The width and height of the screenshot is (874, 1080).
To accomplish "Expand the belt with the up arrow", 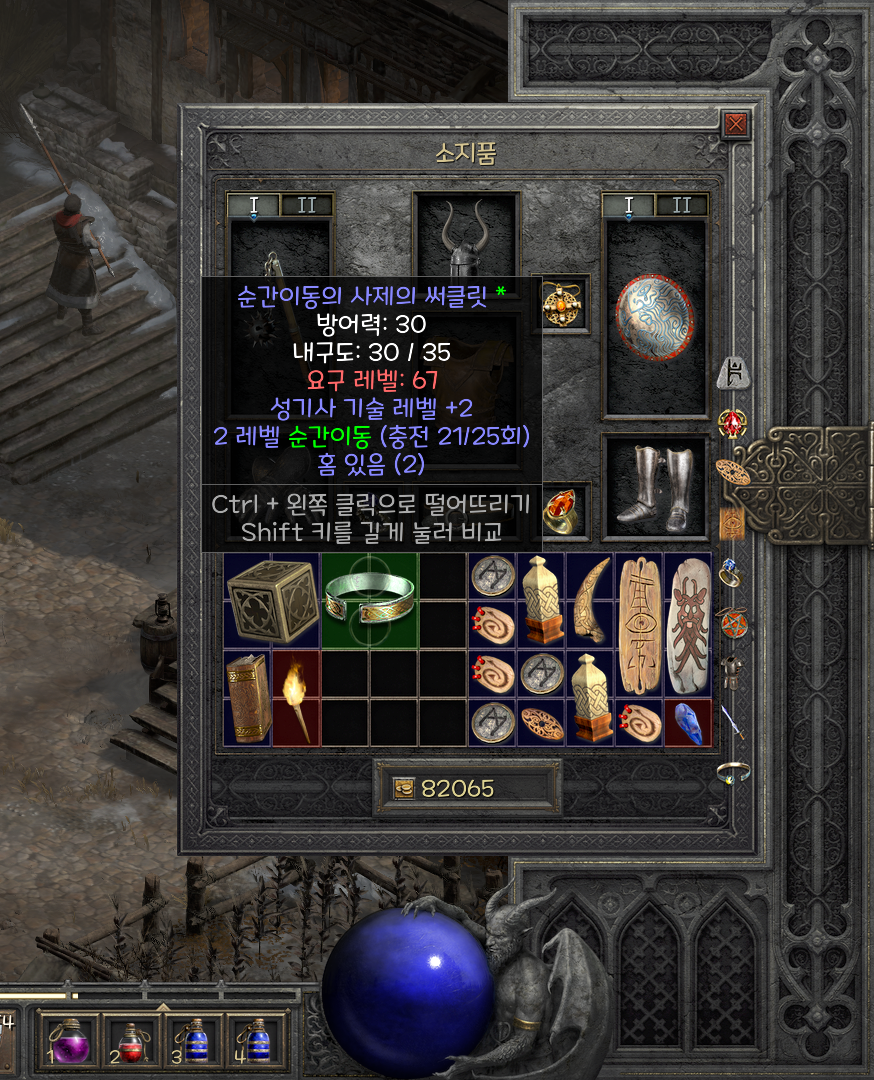I will click(163, 1005).
